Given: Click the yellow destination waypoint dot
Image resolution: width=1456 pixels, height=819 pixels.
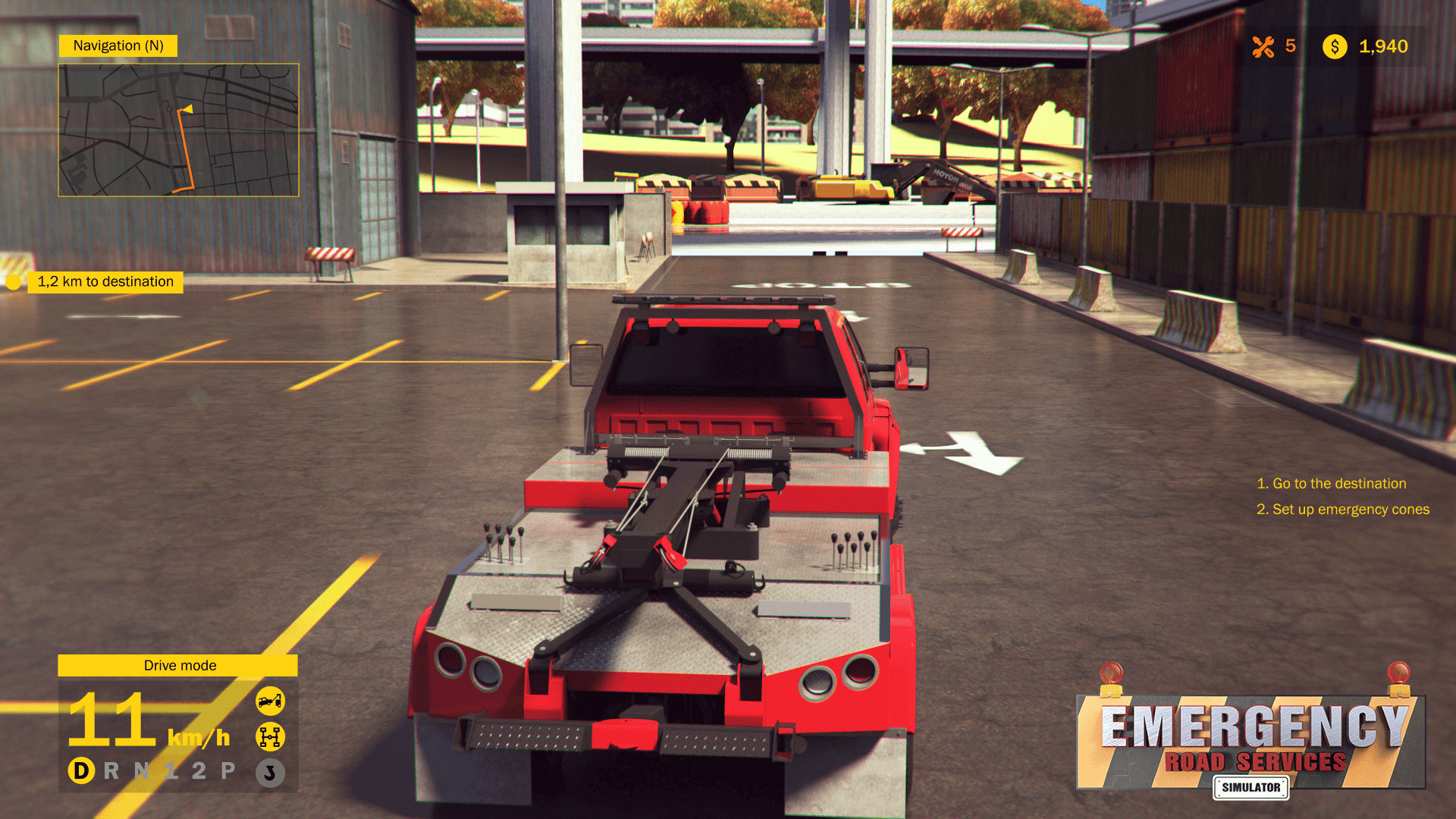Looking at the screenshot, I should [x=12, y=281].
